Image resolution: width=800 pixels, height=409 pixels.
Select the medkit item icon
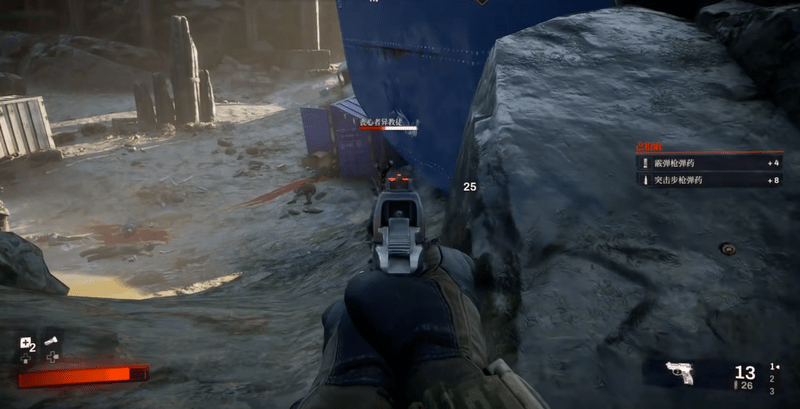tap(26, 345)
